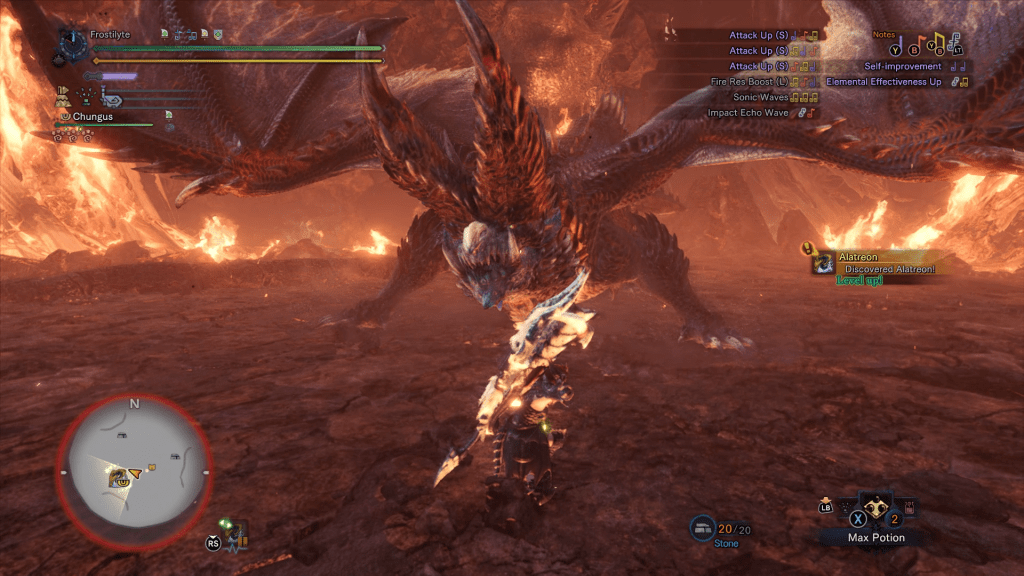Select the Elemental Effectiveness Up melody
The width and height of the screenshot is (1024, 576).
(884, 82)
